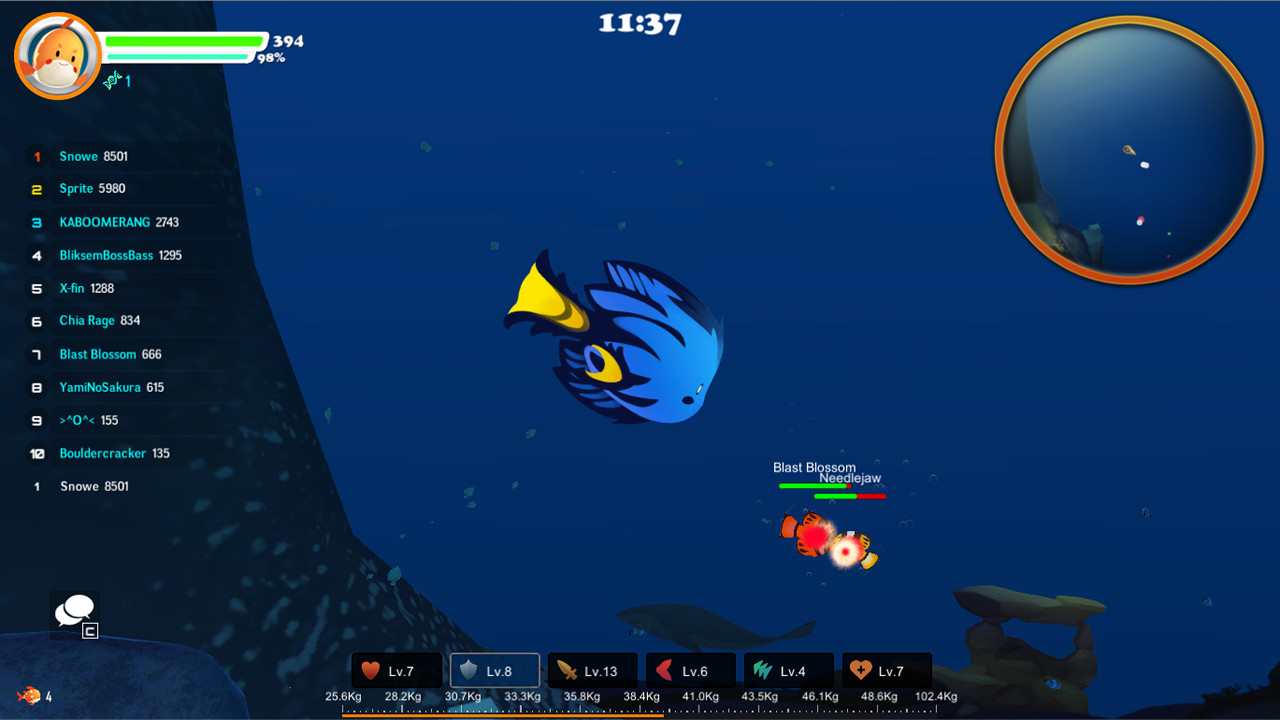Click the match timer showing 11:37

point(639,21)
